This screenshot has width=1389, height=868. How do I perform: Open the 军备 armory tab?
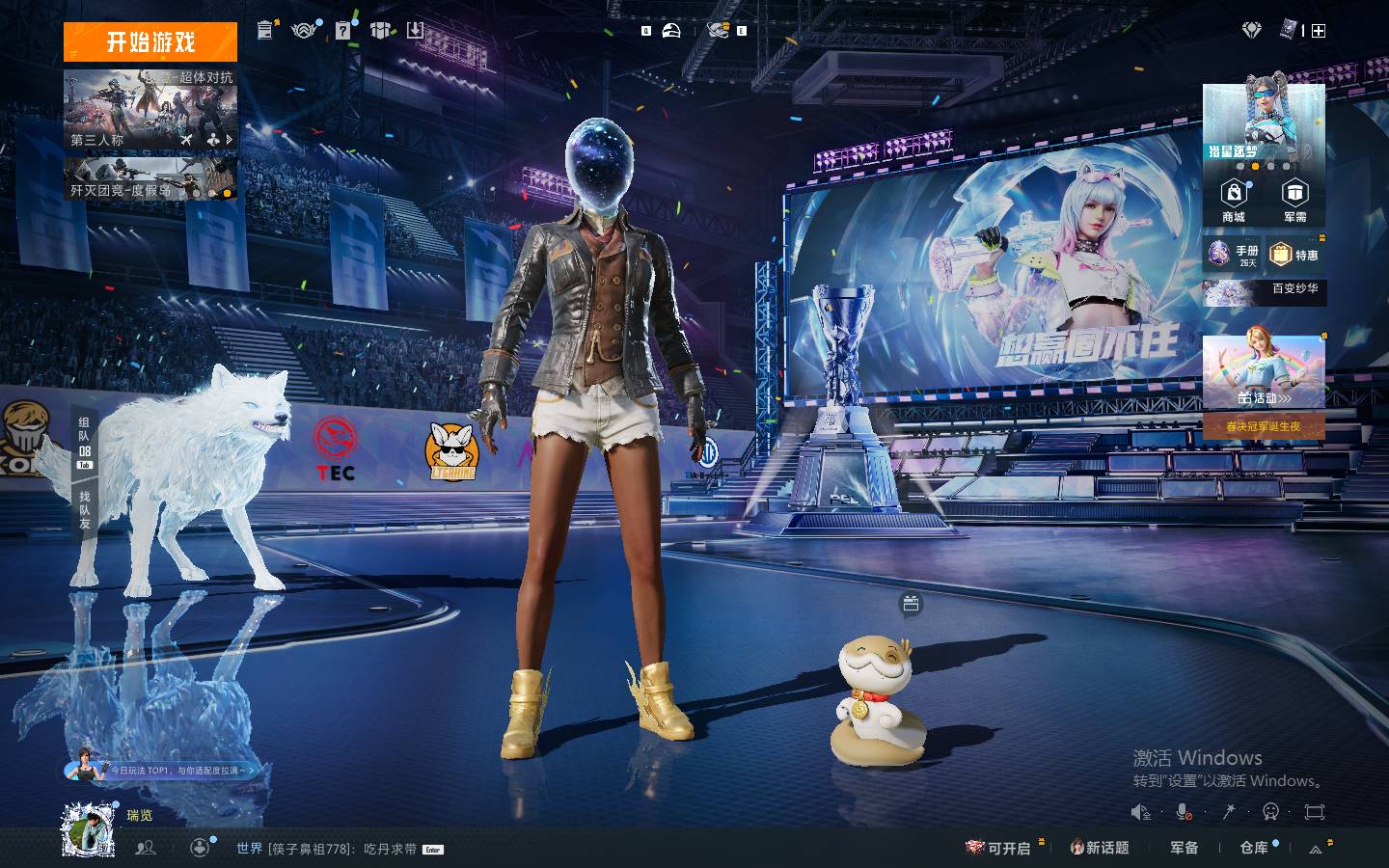click(1185, 848)
